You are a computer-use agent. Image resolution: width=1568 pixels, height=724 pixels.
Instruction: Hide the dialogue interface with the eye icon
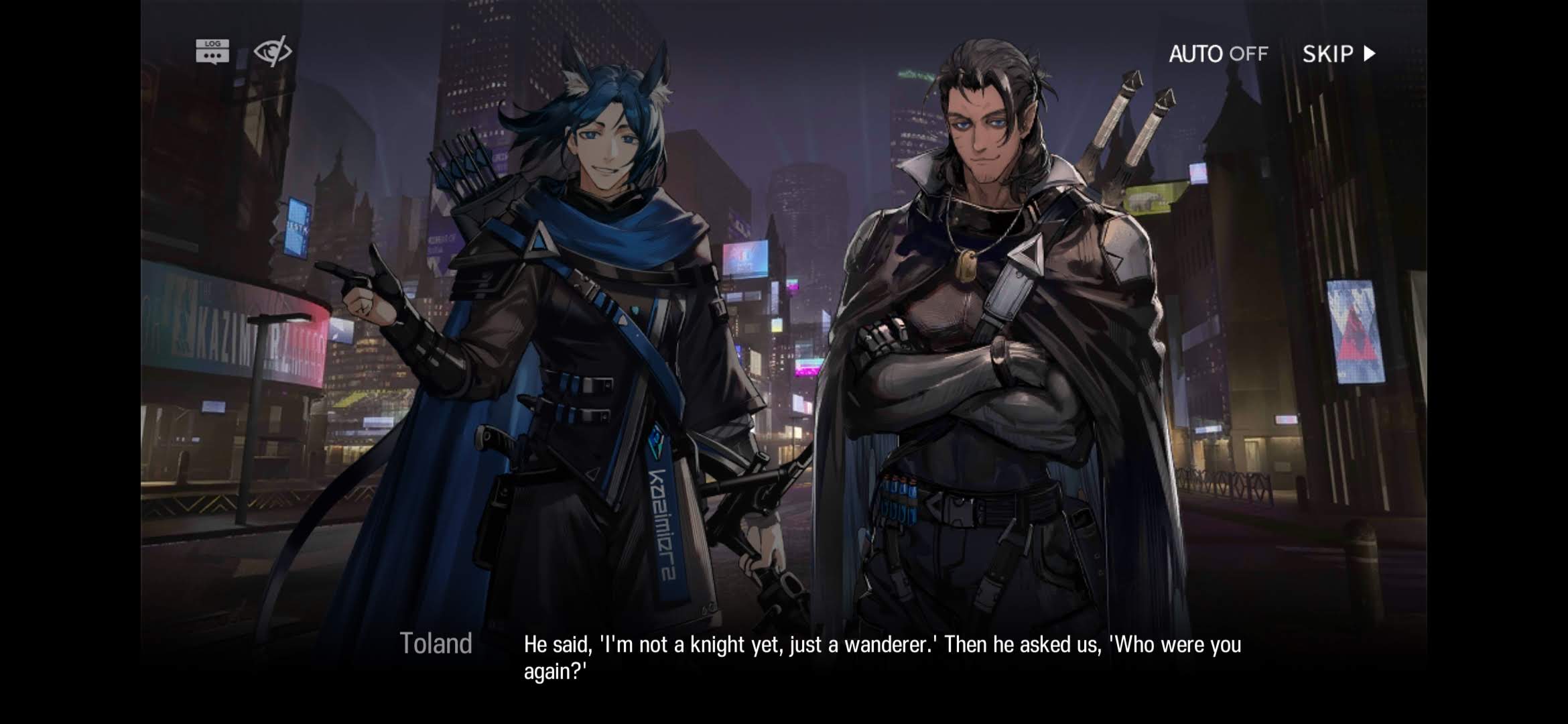(x=272, y=52)
